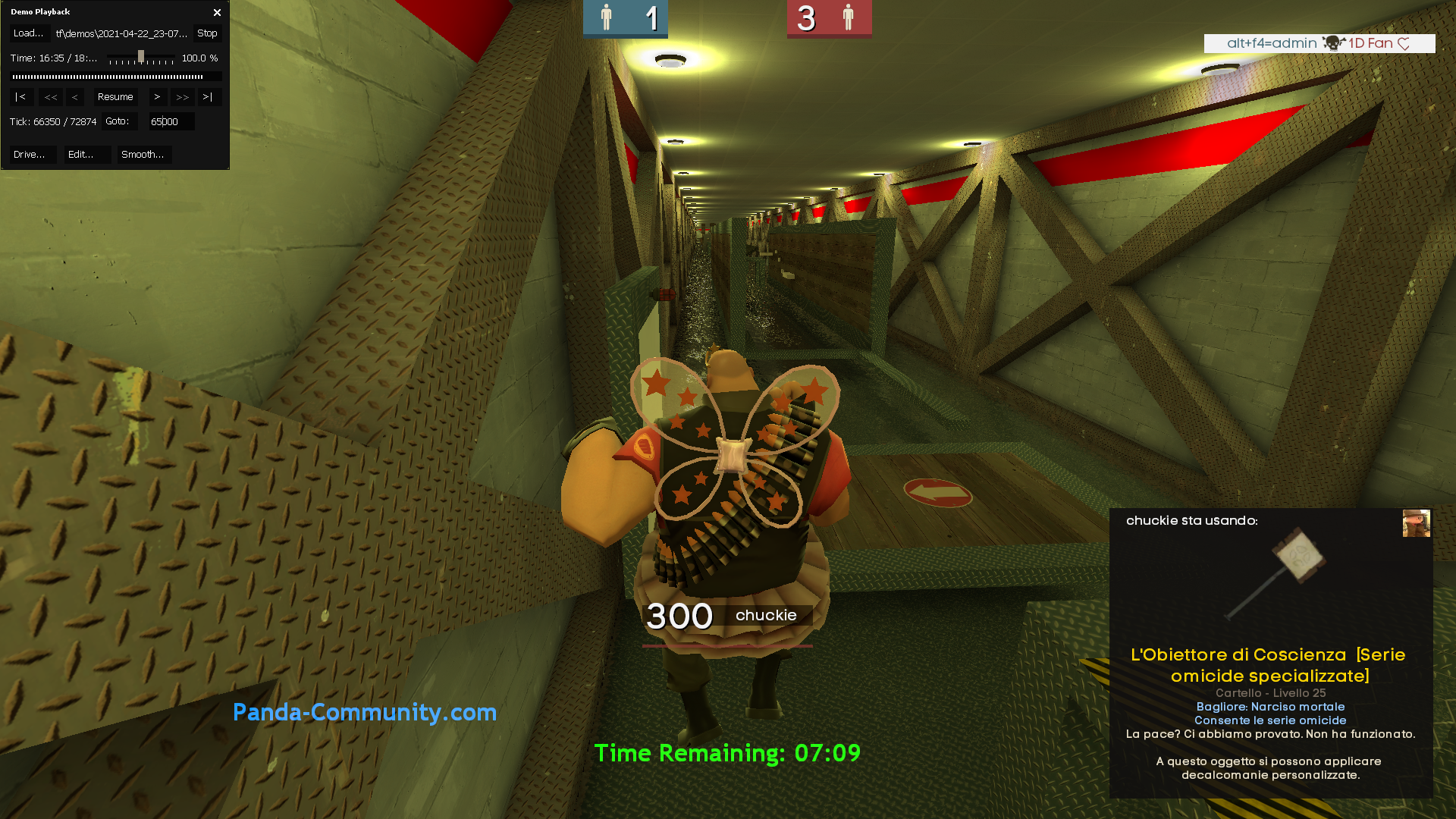The image size is (1456, 819).
Task: Click the red team's player icon
Action: coord(848,15)
